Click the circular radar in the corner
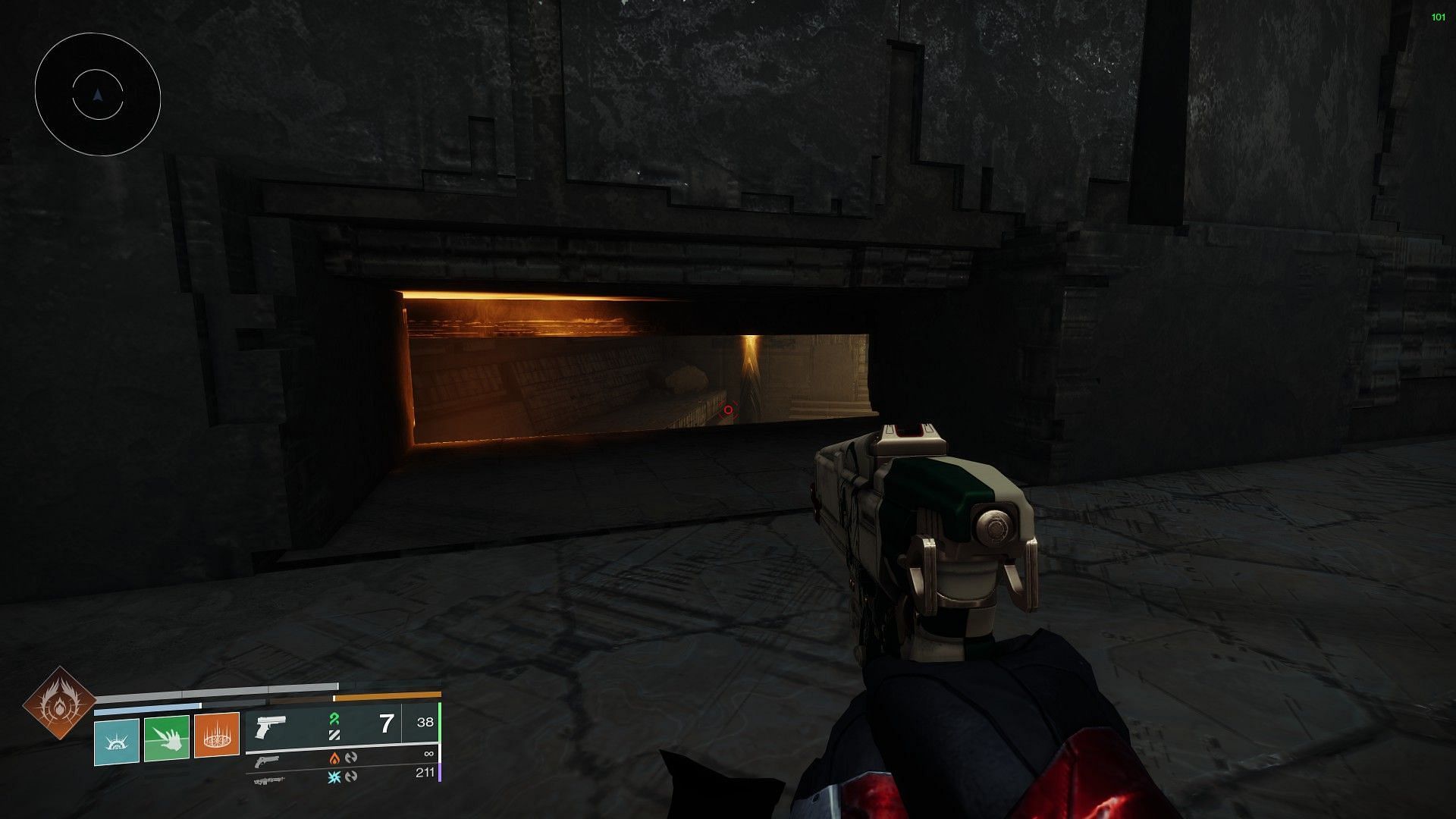1456x819 pixels. [98, 95]
